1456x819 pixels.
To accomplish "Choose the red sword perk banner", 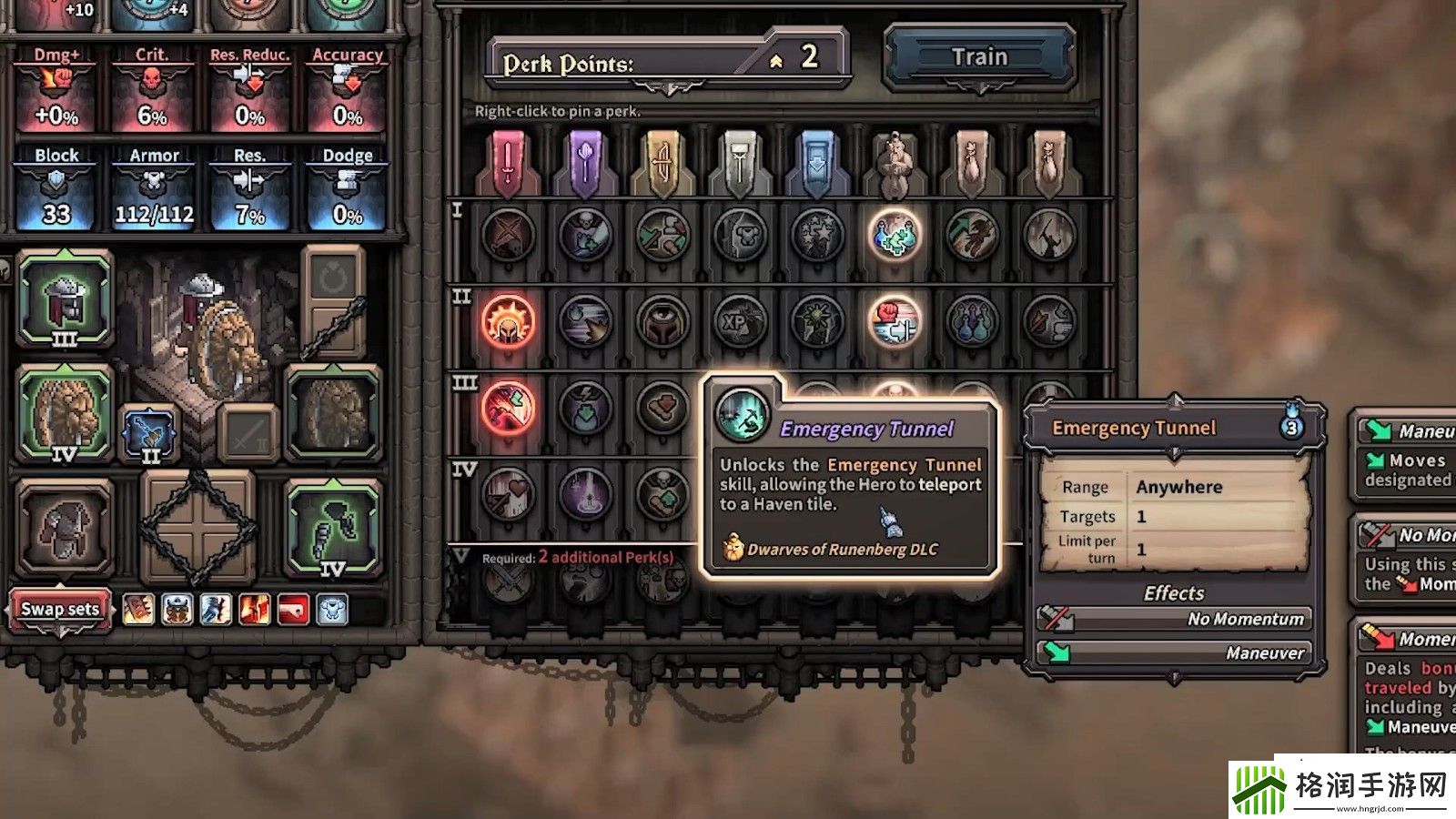I will [x=508, y=164].
